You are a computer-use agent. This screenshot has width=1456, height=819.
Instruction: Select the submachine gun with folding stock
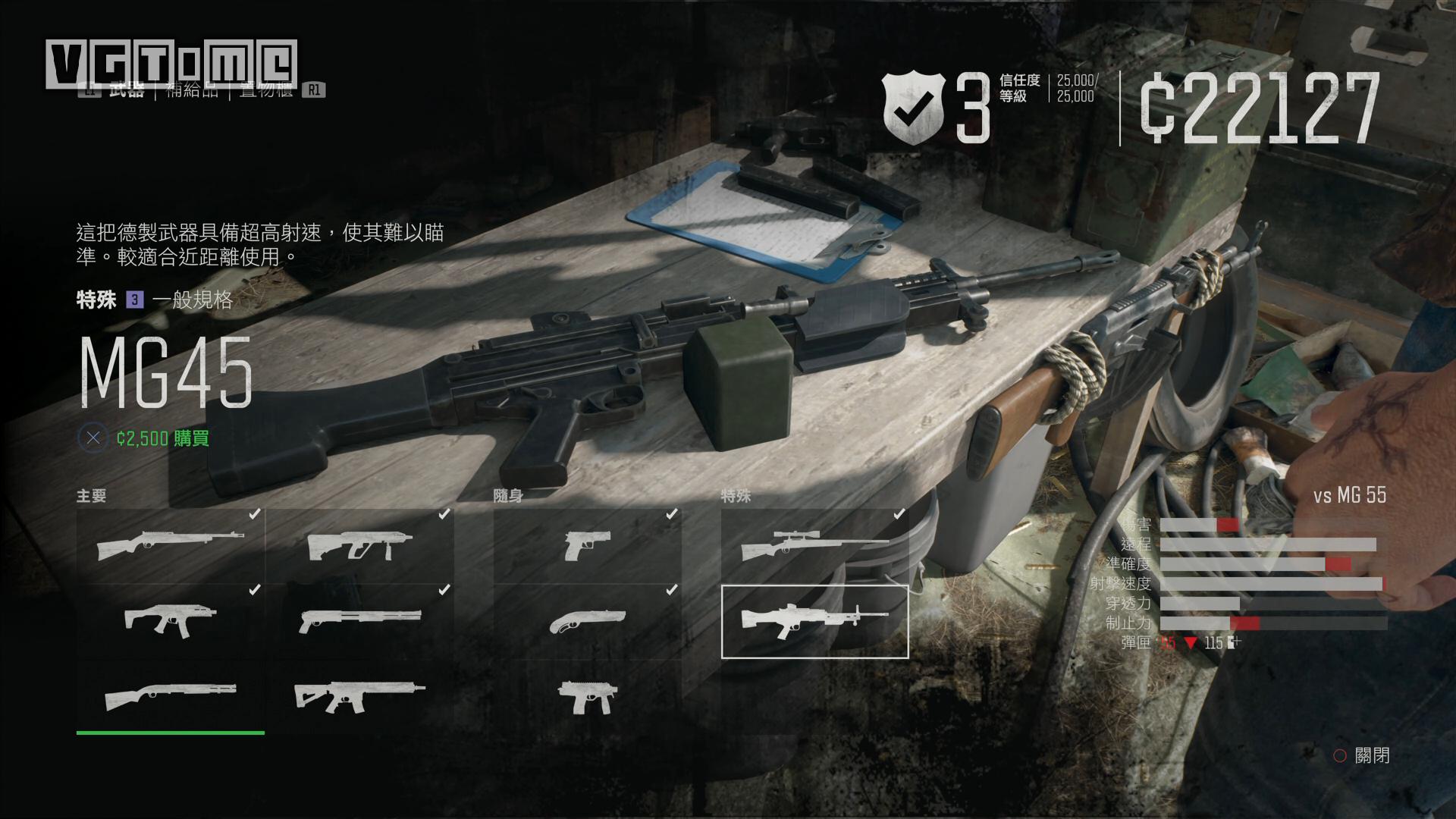[171, 620]
